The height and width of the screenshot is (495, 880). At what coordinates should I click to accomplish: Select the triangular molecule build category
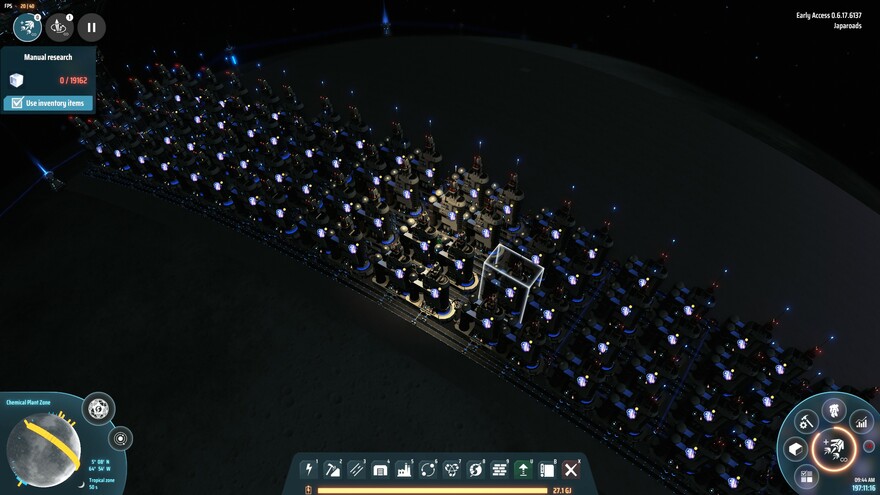click(x=451, y=469)
